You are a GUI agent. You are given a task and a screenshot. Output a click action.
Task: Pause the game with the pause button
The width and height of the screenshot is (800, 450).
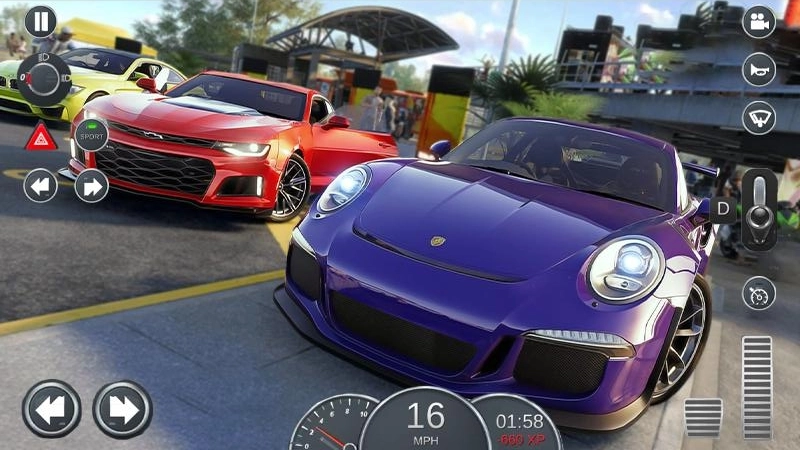[40, 21]
